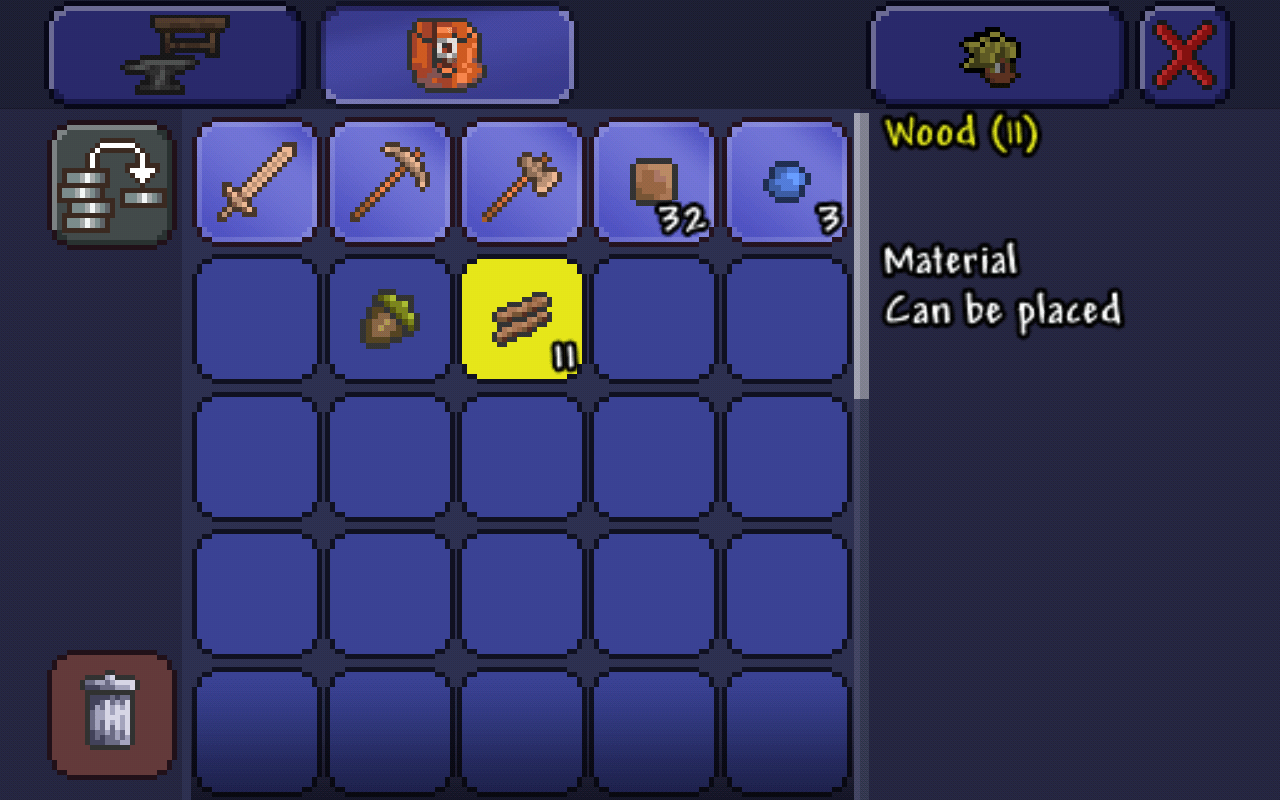Pick the dirt block stack of 32
The height and width of the screenshot is (800, 1280).
pyautogui.click(x=655, y=183)
